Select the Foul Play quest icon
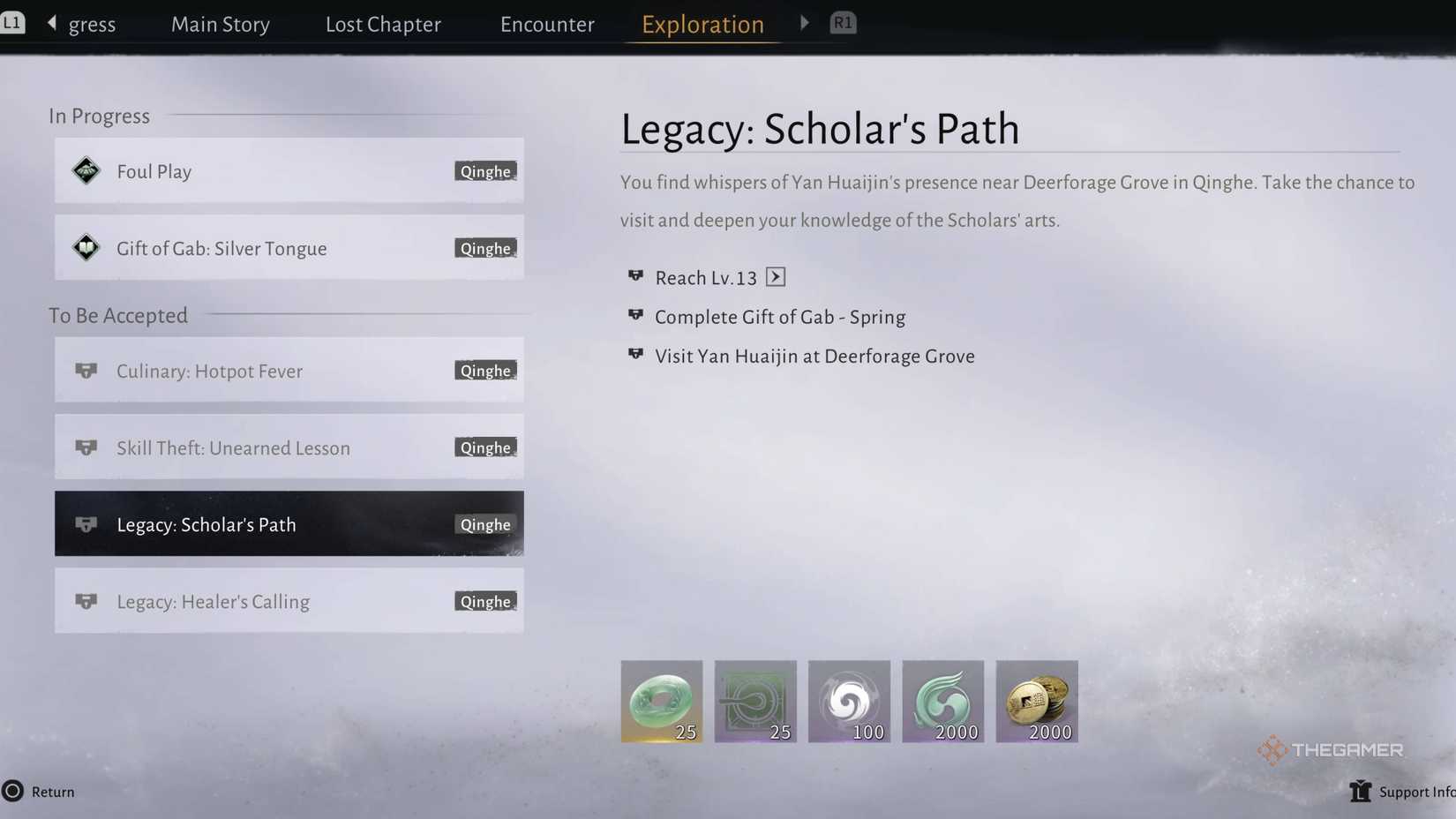The image size is (1456, 819). [86, 170]
